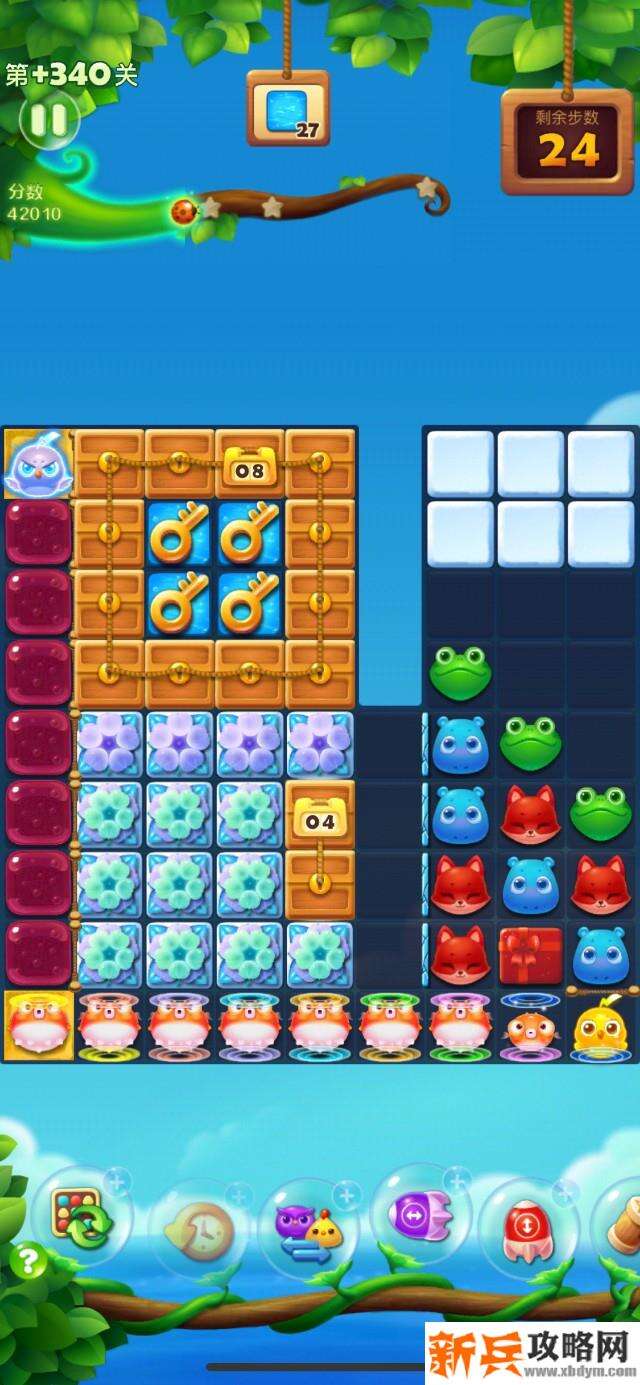640x1385 pixels.
Task: Pause the game with the green pause button
Action: 47,121
